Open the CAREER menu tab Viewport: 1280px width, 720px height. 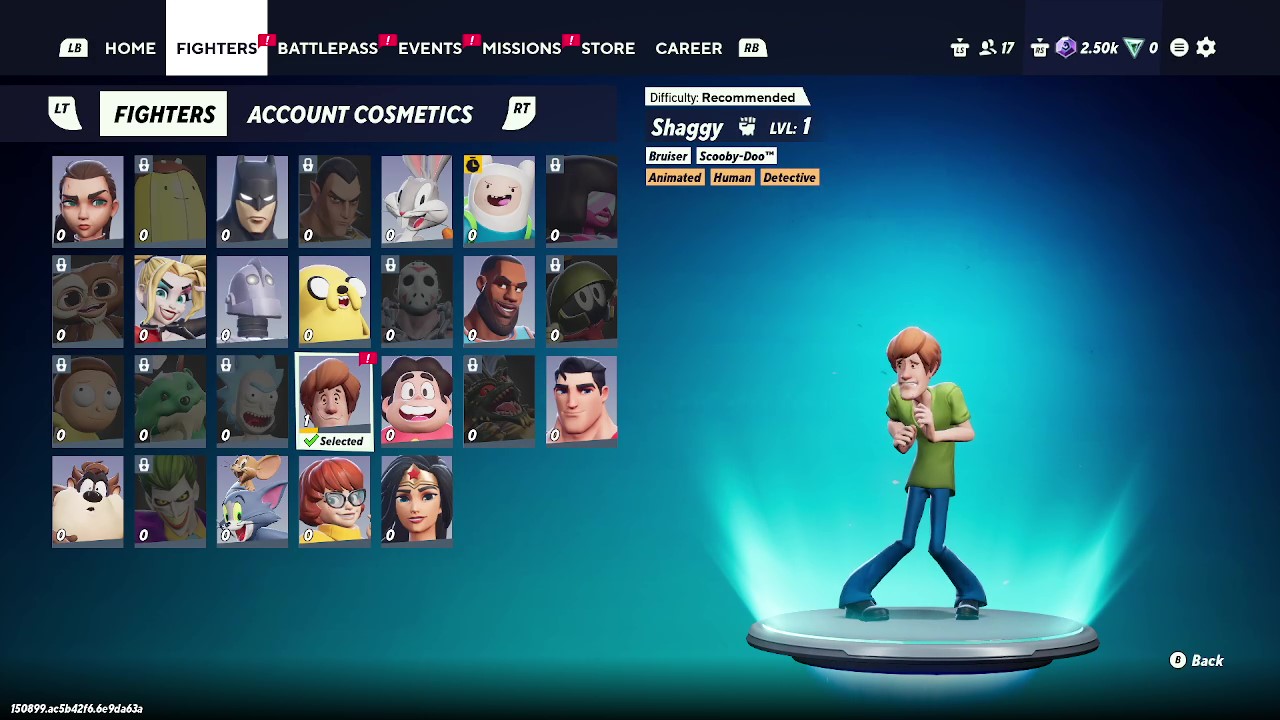[x=688, y=47]
